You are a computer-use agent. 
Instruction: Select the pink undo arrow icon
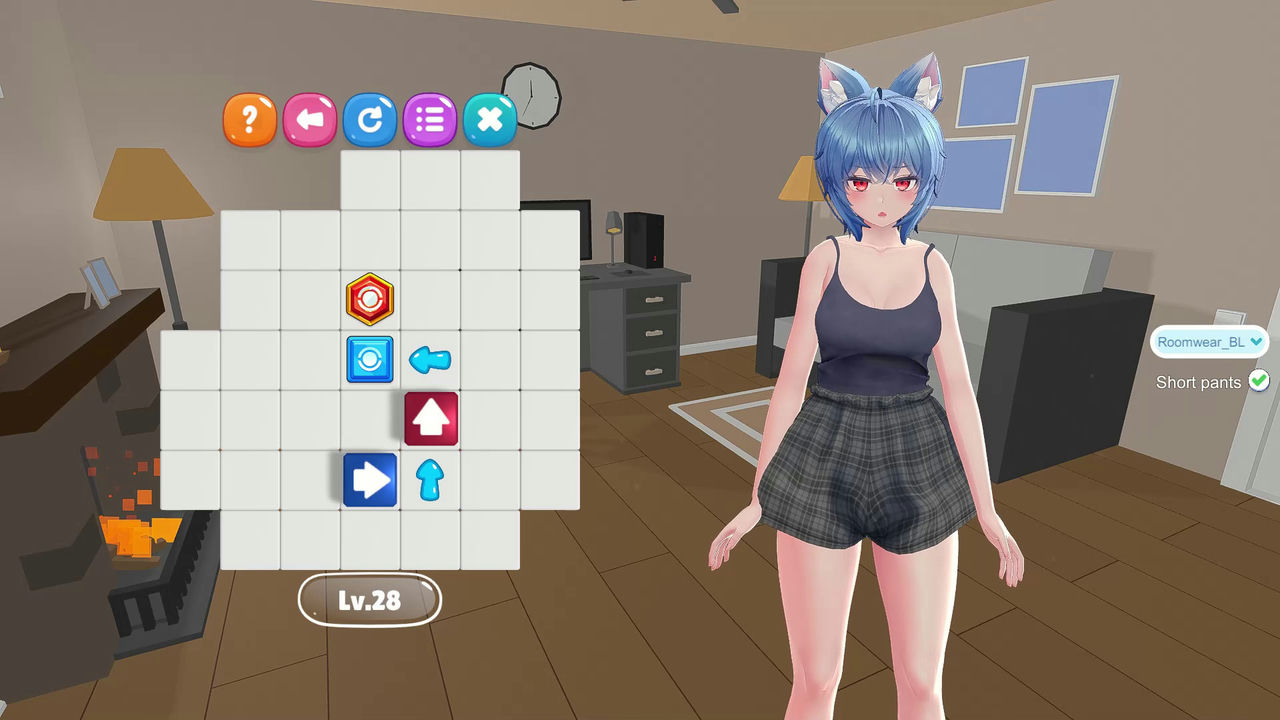(310, 119)
